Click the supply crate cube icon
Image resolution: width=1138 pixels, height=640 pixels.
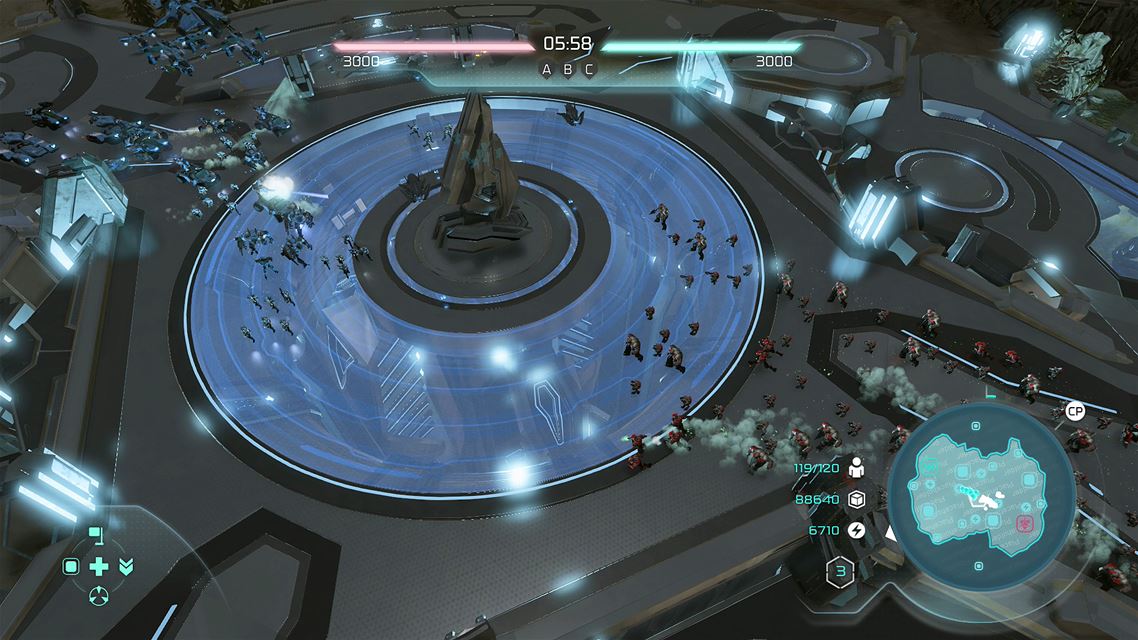point(856,499)
